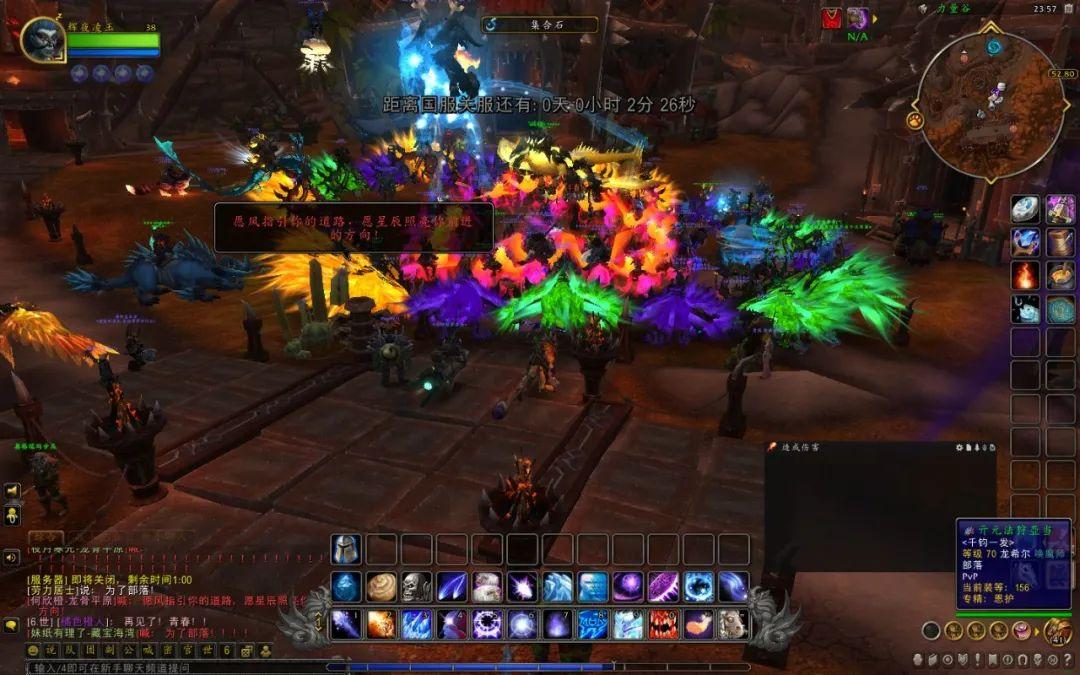Select the 集合石 meeting stone bar
This screenshot has height=675, width=1080.
tap(540, 24)
